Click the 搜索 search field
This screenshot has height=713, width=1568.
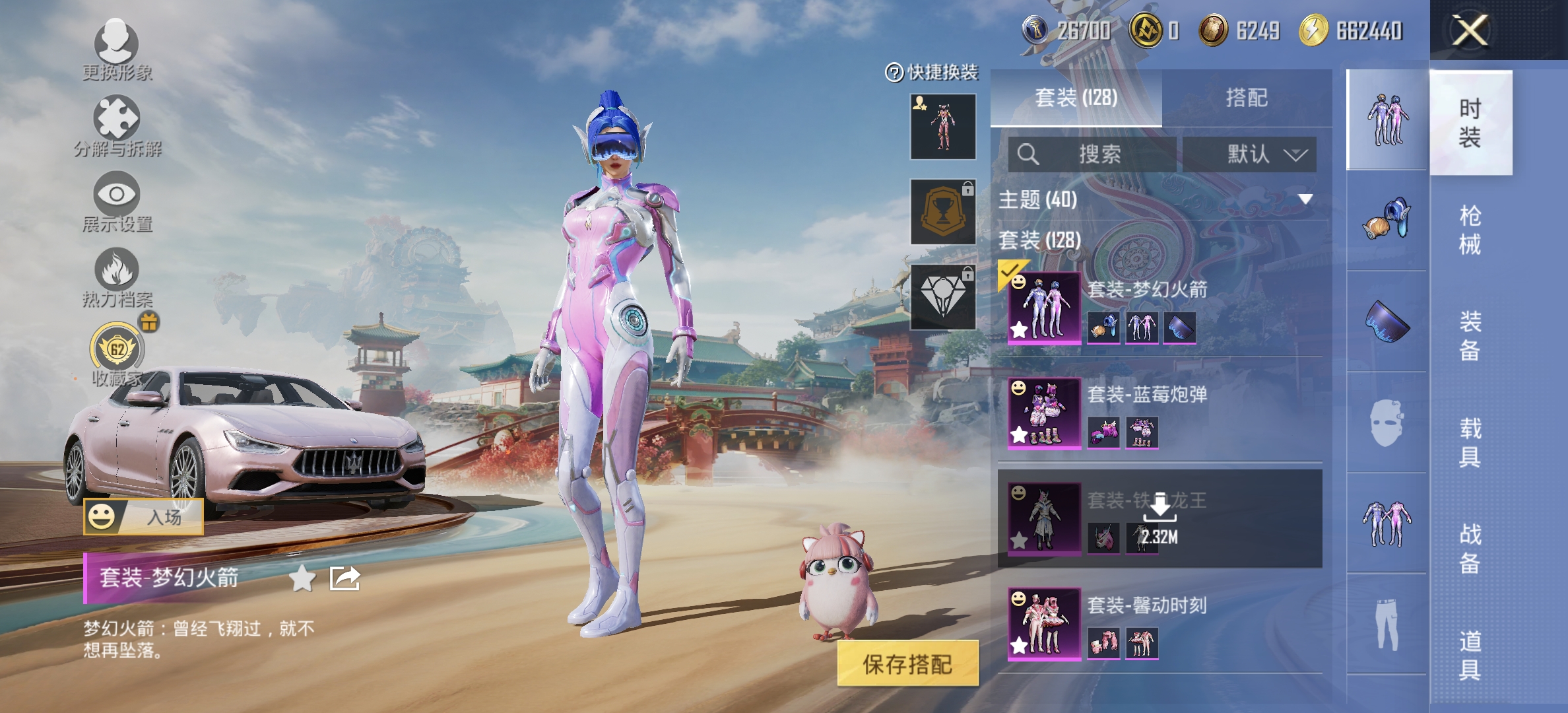pos(1092,154)
